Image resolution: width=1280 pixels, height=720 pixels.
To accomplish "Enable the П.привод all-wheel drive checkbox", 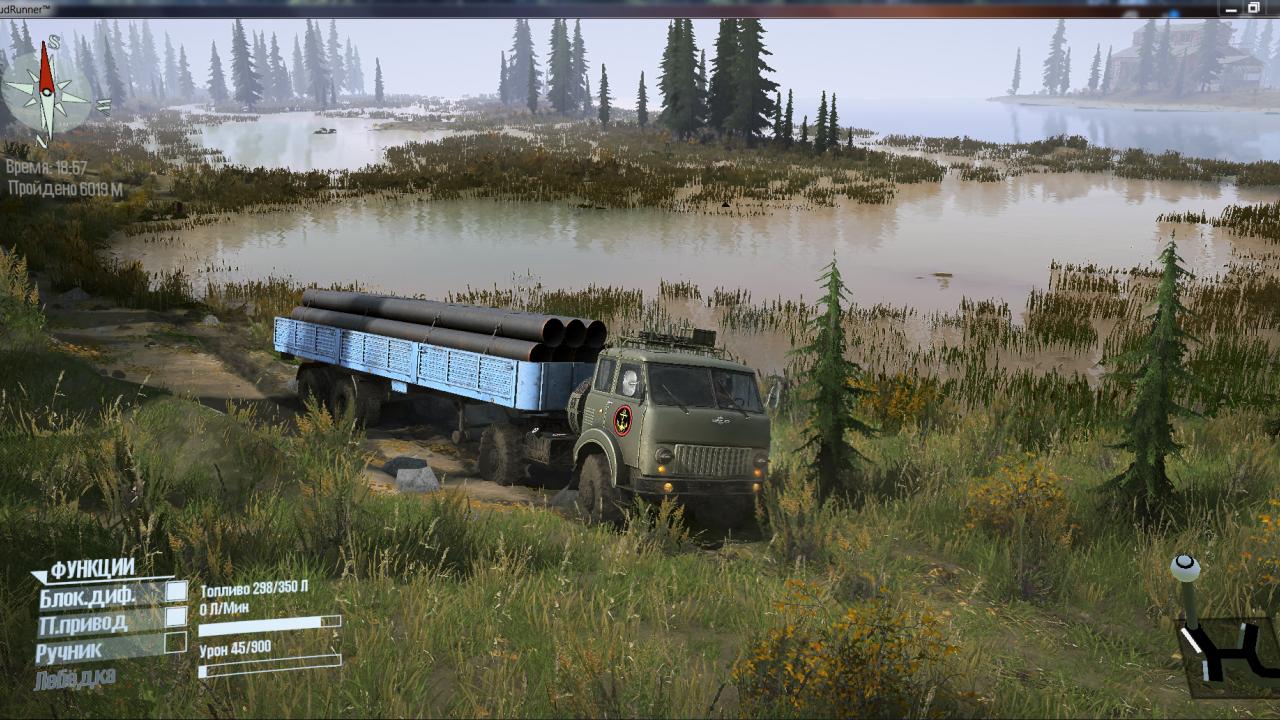I will click(176, 617).
